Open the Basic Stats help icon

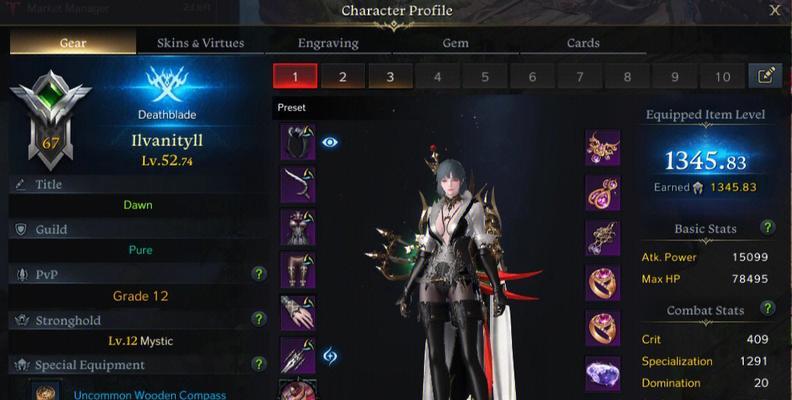[x=767, y=228]
